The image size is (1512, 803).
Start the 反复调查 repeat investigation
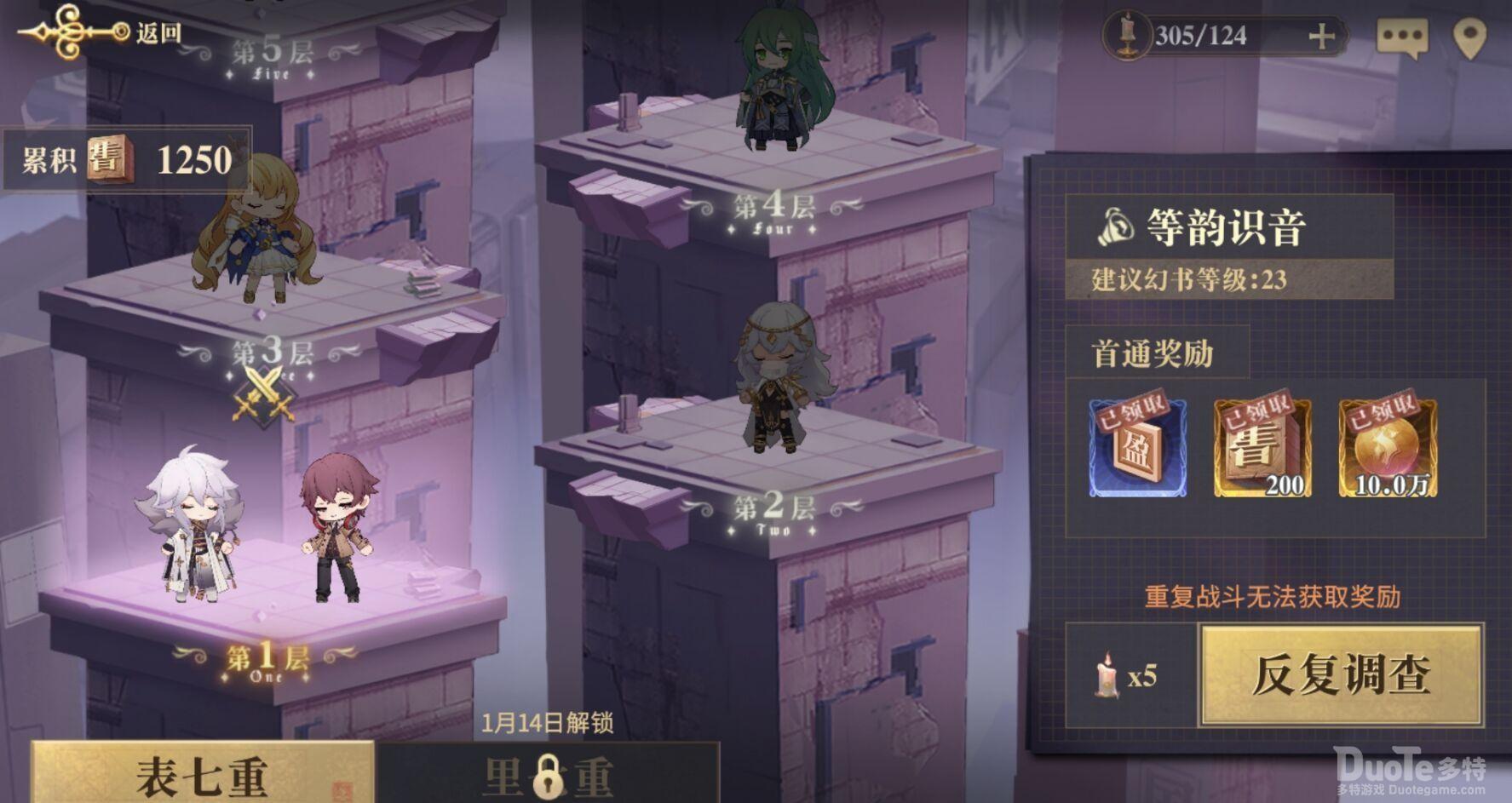coord(1341,675)
